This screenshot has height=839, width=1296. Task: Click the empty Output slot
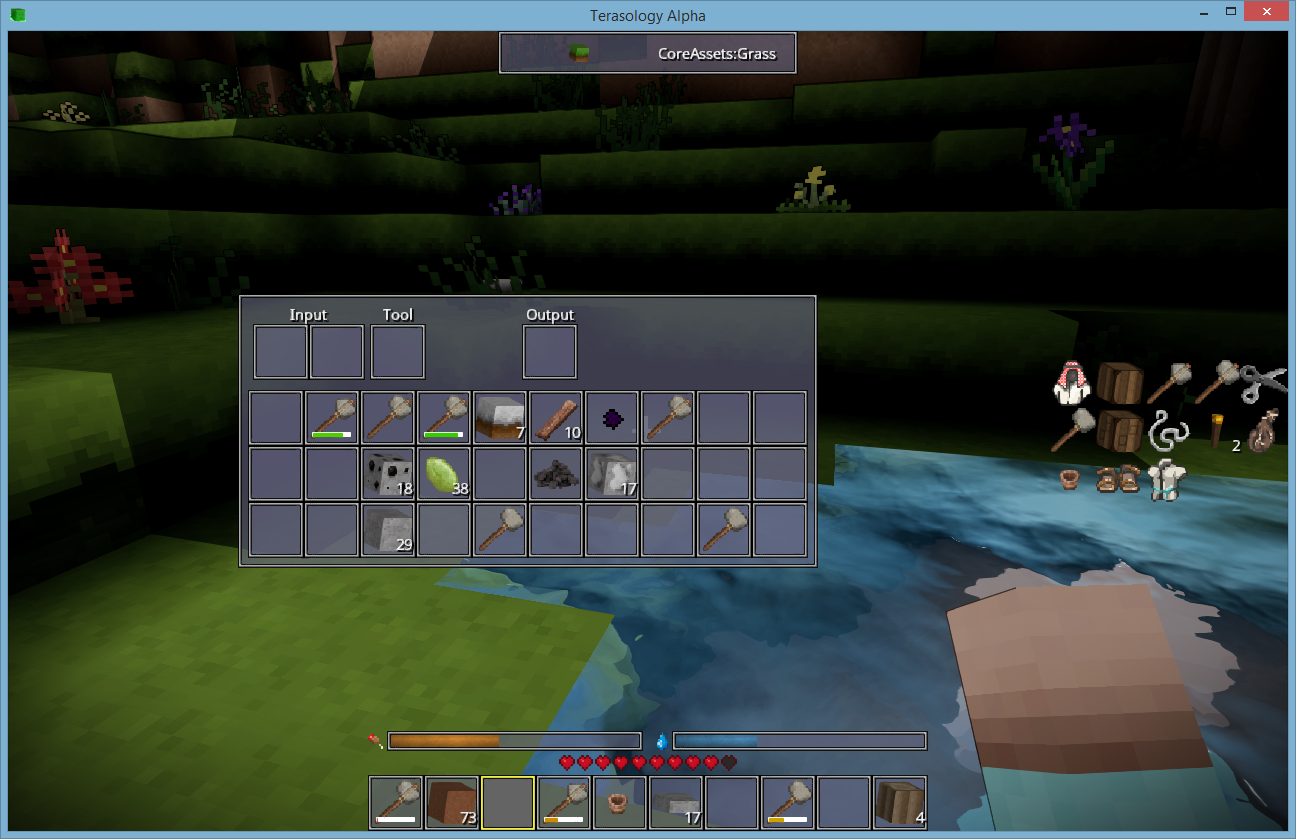tap(549, 351)
